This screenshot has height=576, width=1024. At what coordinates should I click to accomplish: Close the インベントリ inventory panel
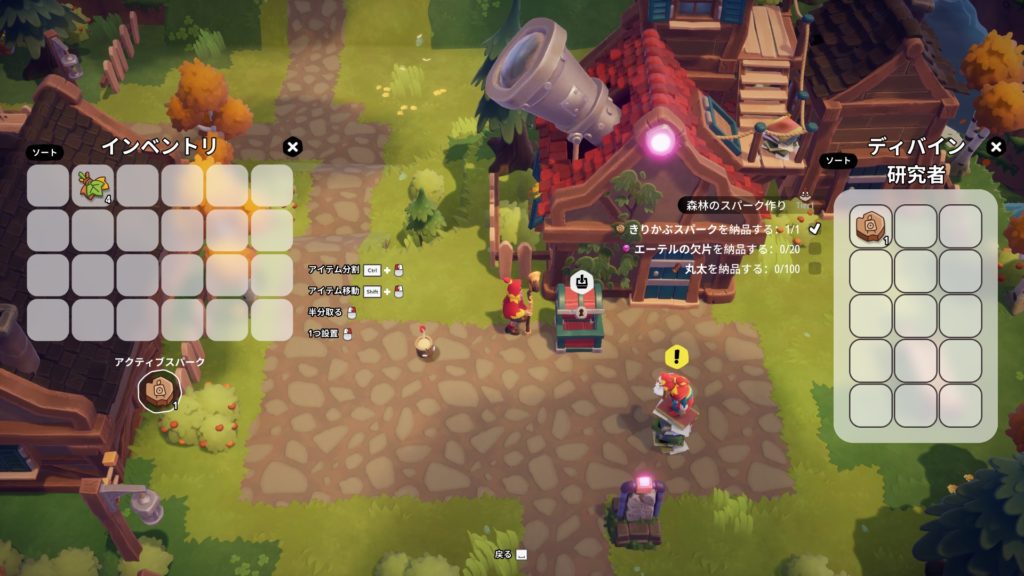point(292,147)
